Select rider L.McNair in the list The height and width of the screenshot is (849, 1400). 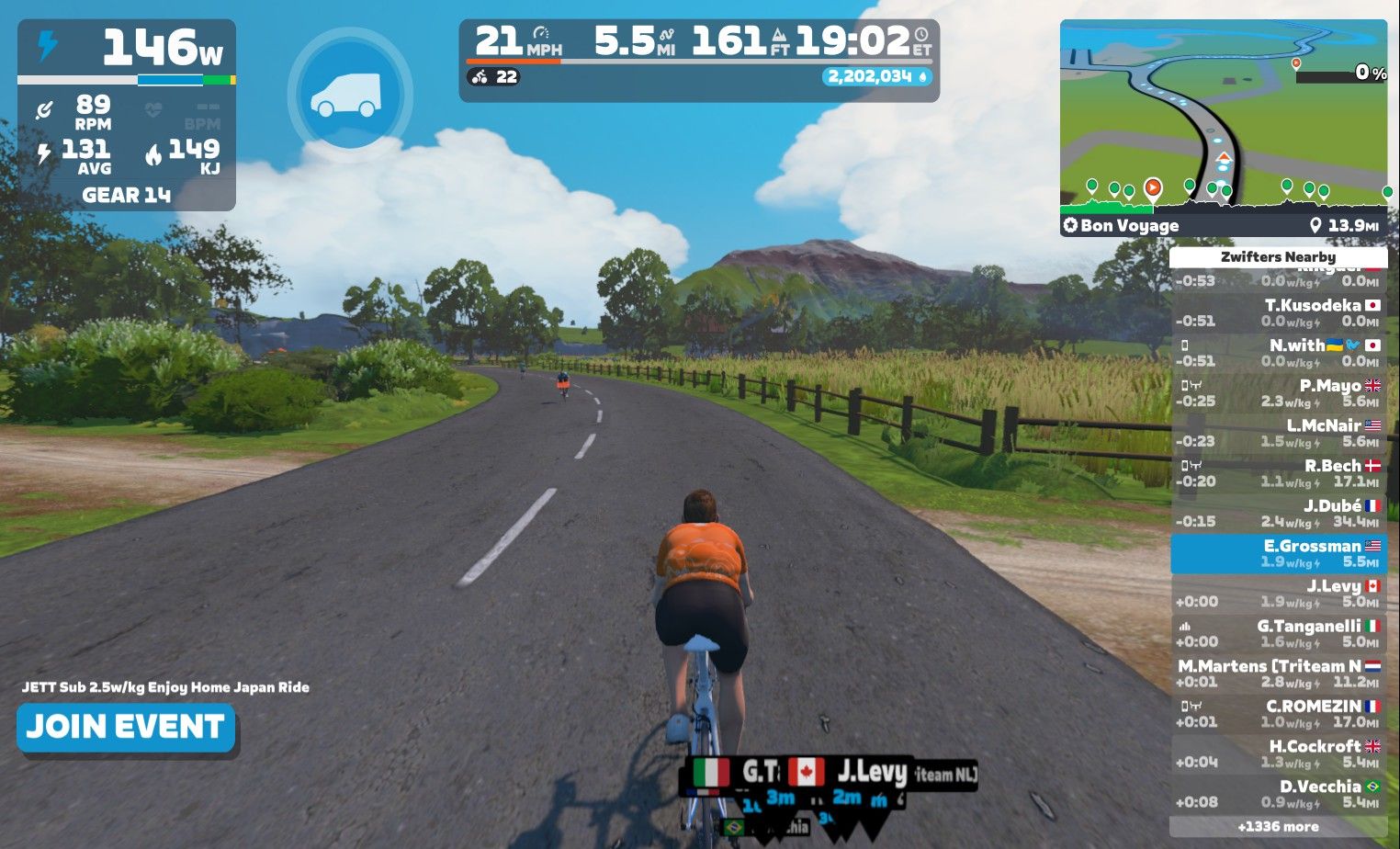[x=1279, y=433]
